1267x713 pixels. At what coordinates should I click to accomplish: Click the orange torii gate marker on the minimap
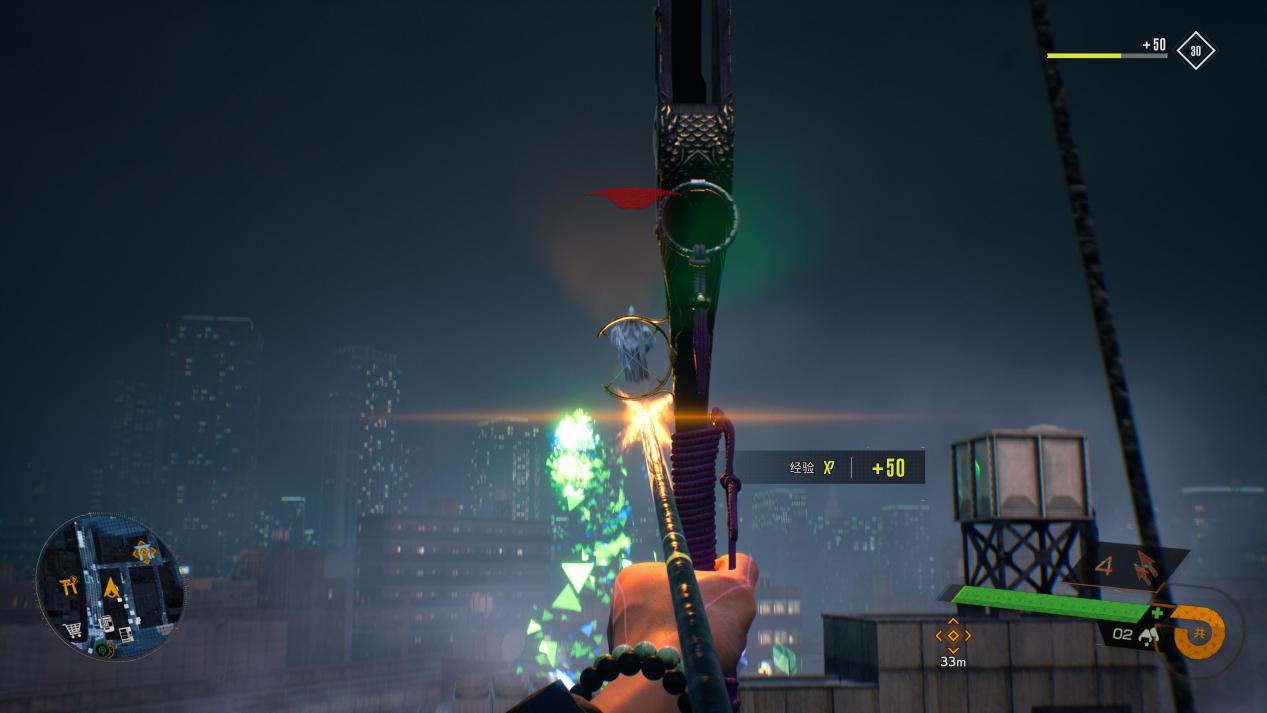(69, 587)
